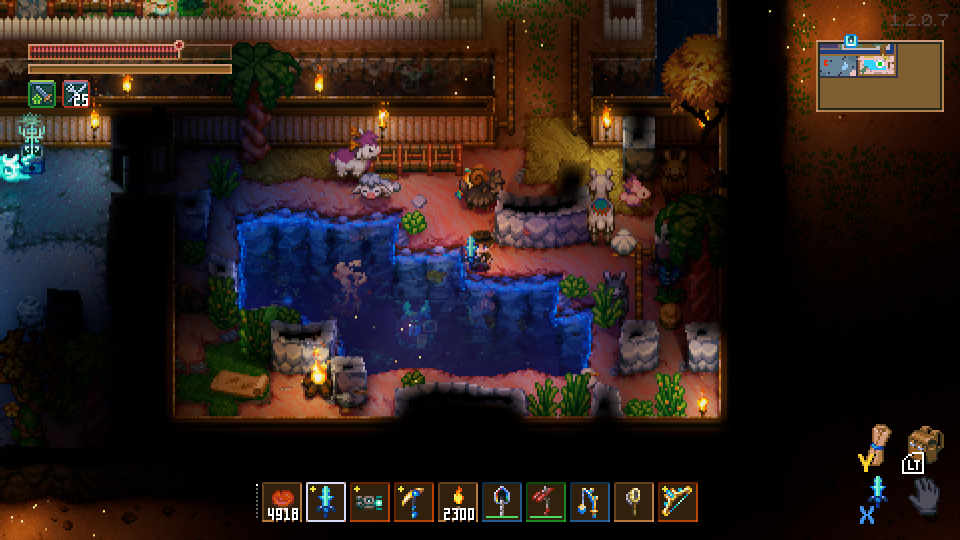Select the pumpkin food stack slot

click(x=282, y=502)
